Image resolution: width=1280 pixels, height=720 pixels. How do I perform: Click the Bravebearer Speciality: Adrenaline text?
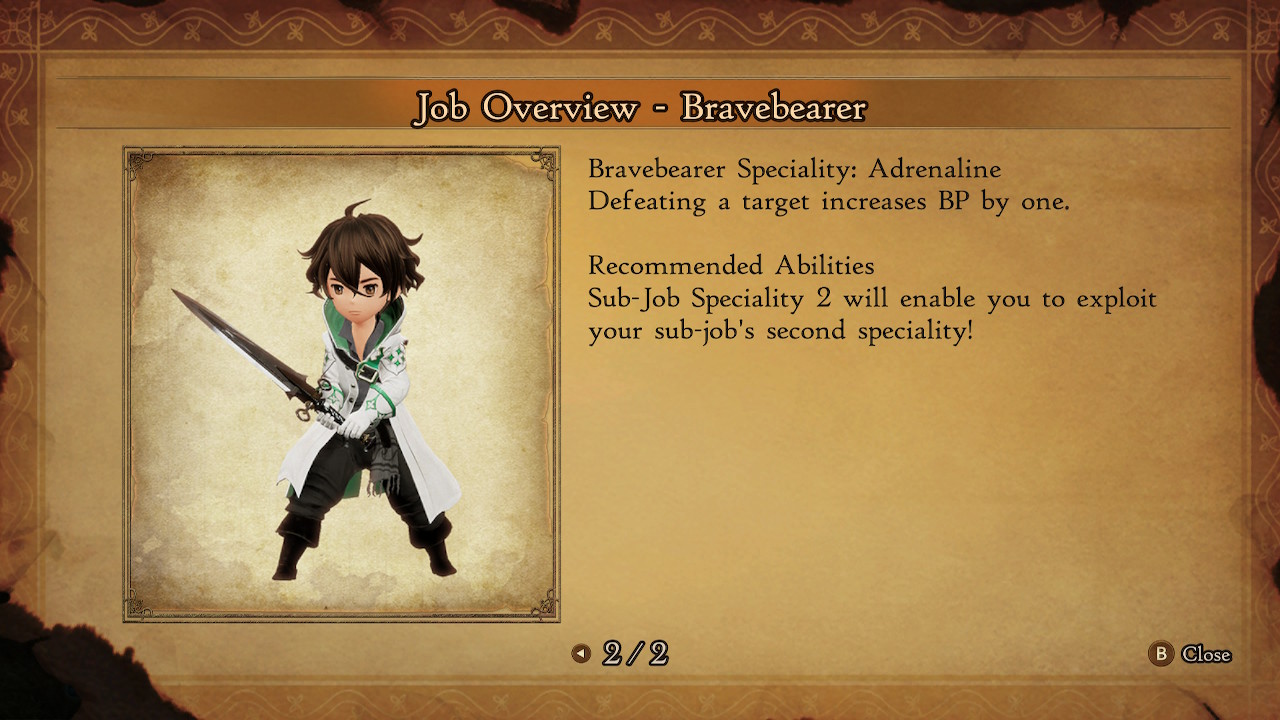[795, 169]
